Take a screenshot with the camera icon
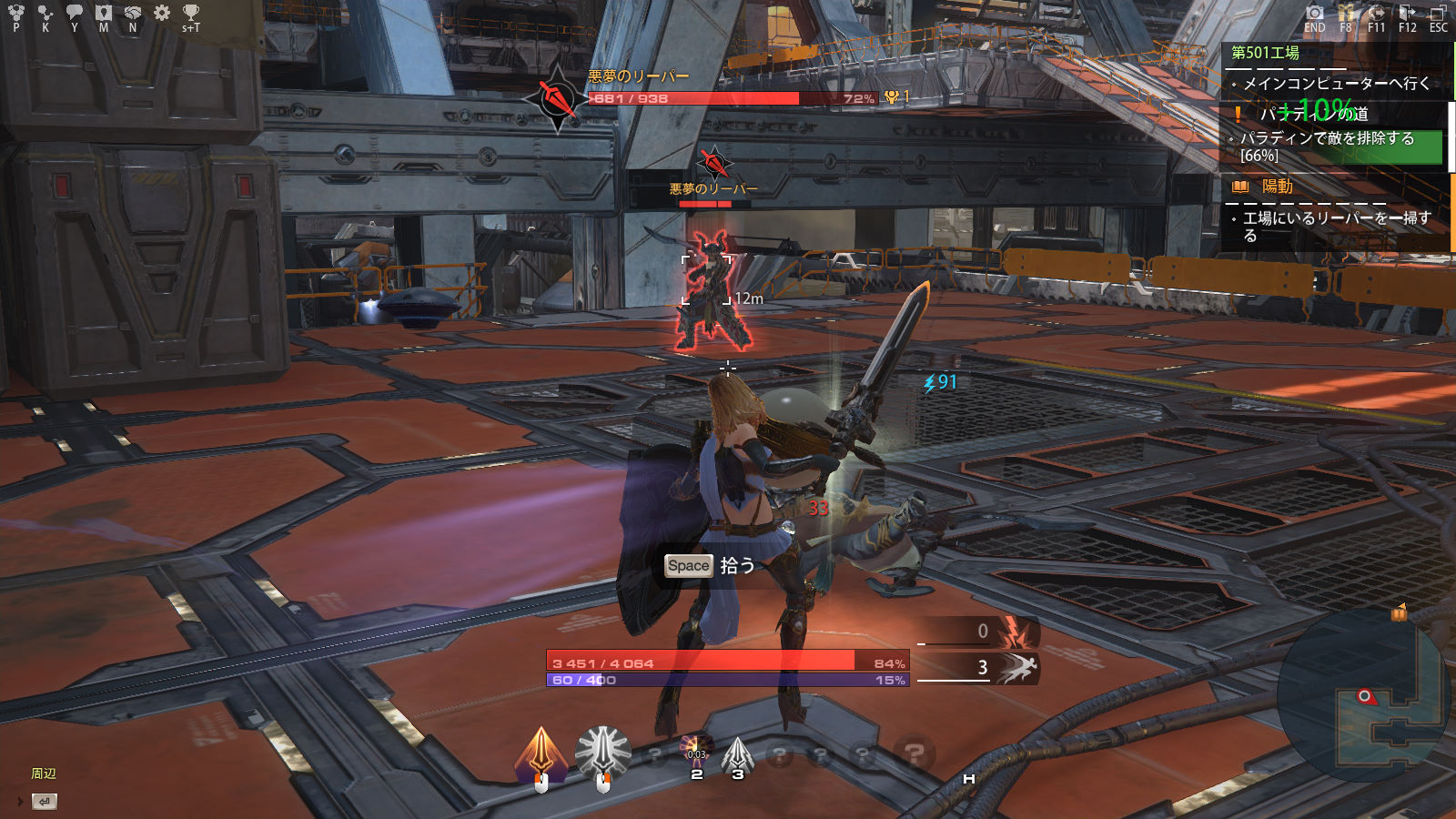The height and width of the screenshot is (819, 1456). click(1315, 13)
